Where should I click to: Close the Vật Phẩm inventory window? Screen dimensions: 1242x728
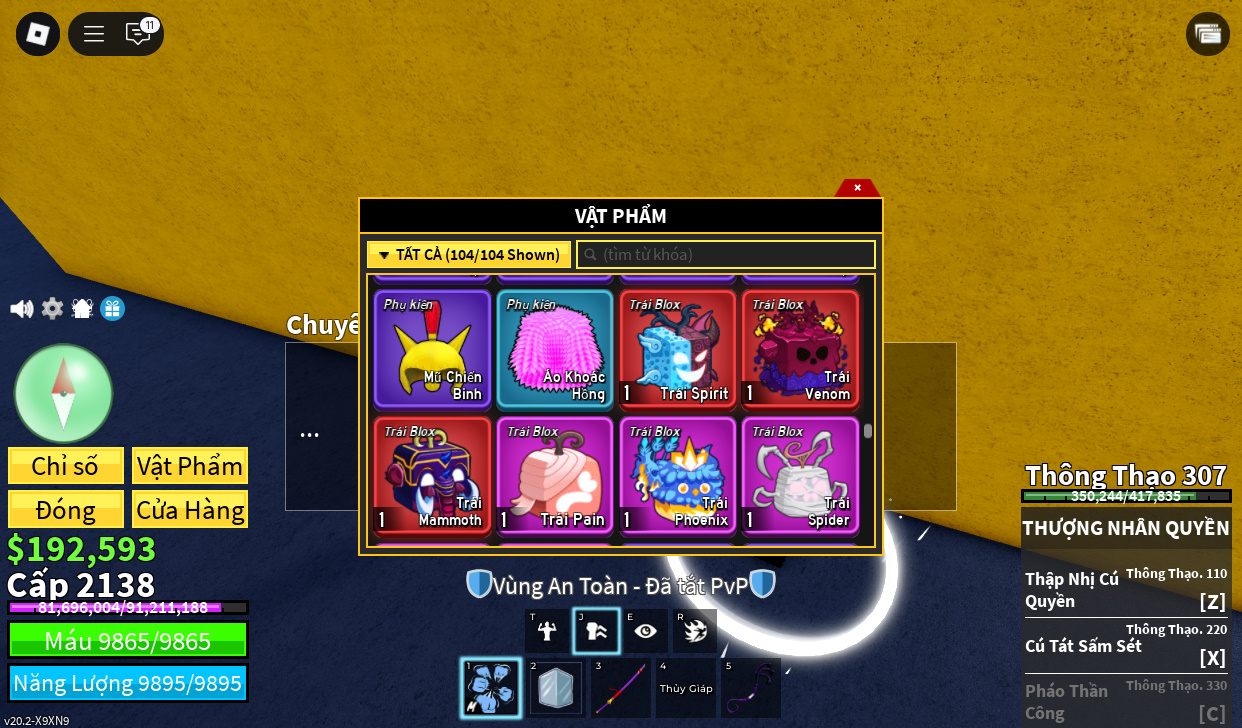click(x=857, y=187)
